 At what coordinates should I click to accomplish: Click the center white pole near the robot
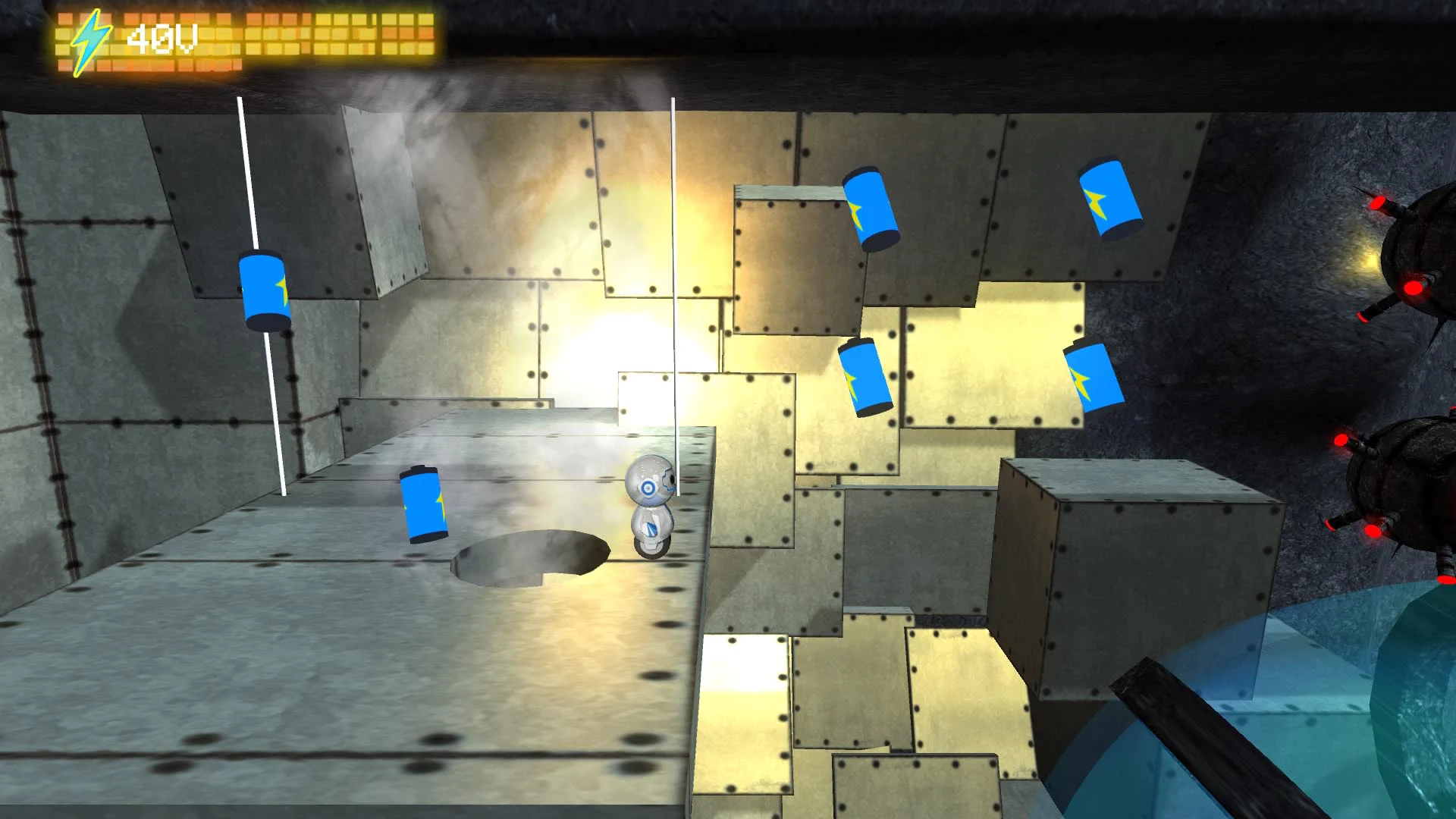pos(673,265)
